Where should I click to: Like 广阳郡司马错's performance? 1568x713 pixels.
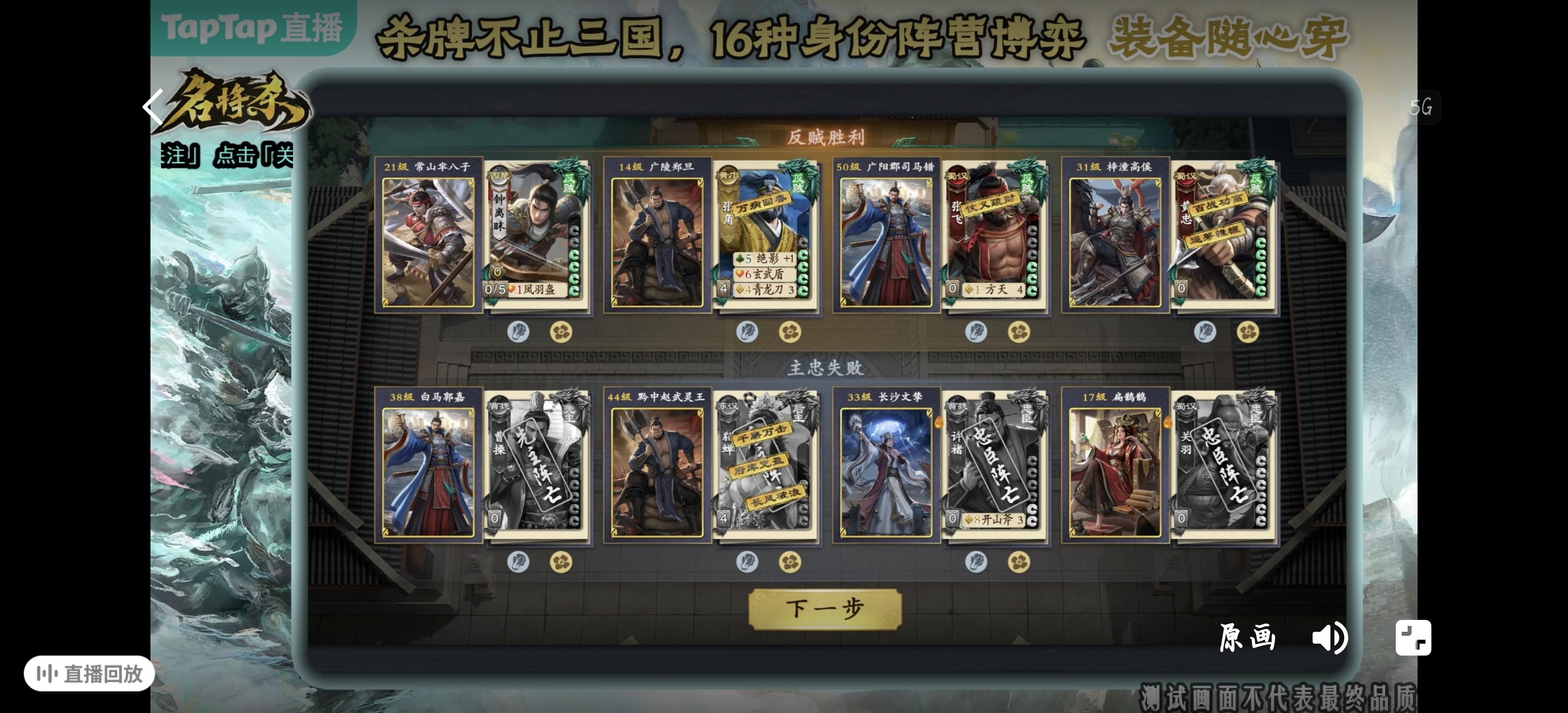pos(978,331)
